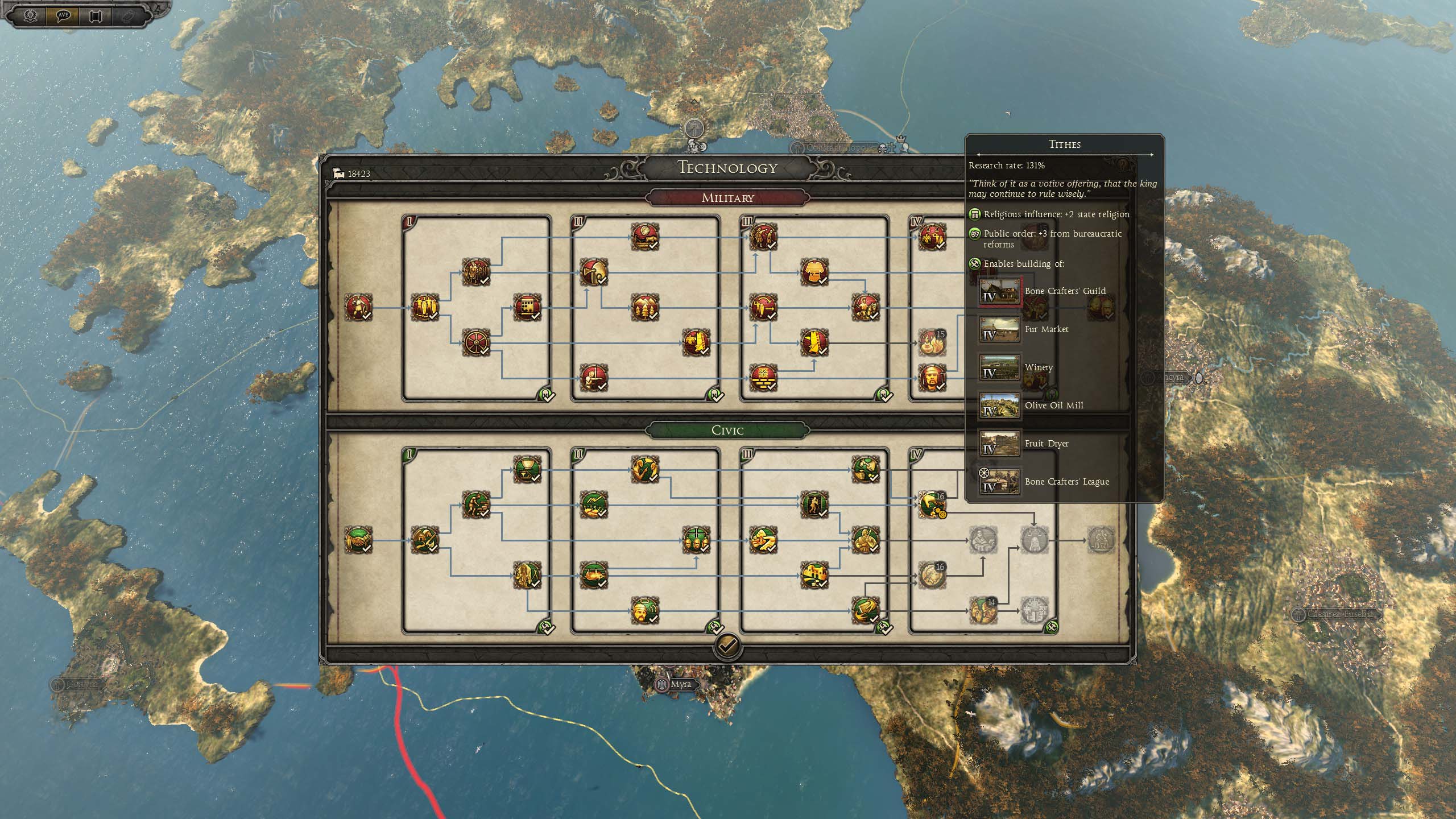Click the Bone Crafters' Guild building thumbnail
The height and width of the screenshot is (819, 1456).
point(999,292)
